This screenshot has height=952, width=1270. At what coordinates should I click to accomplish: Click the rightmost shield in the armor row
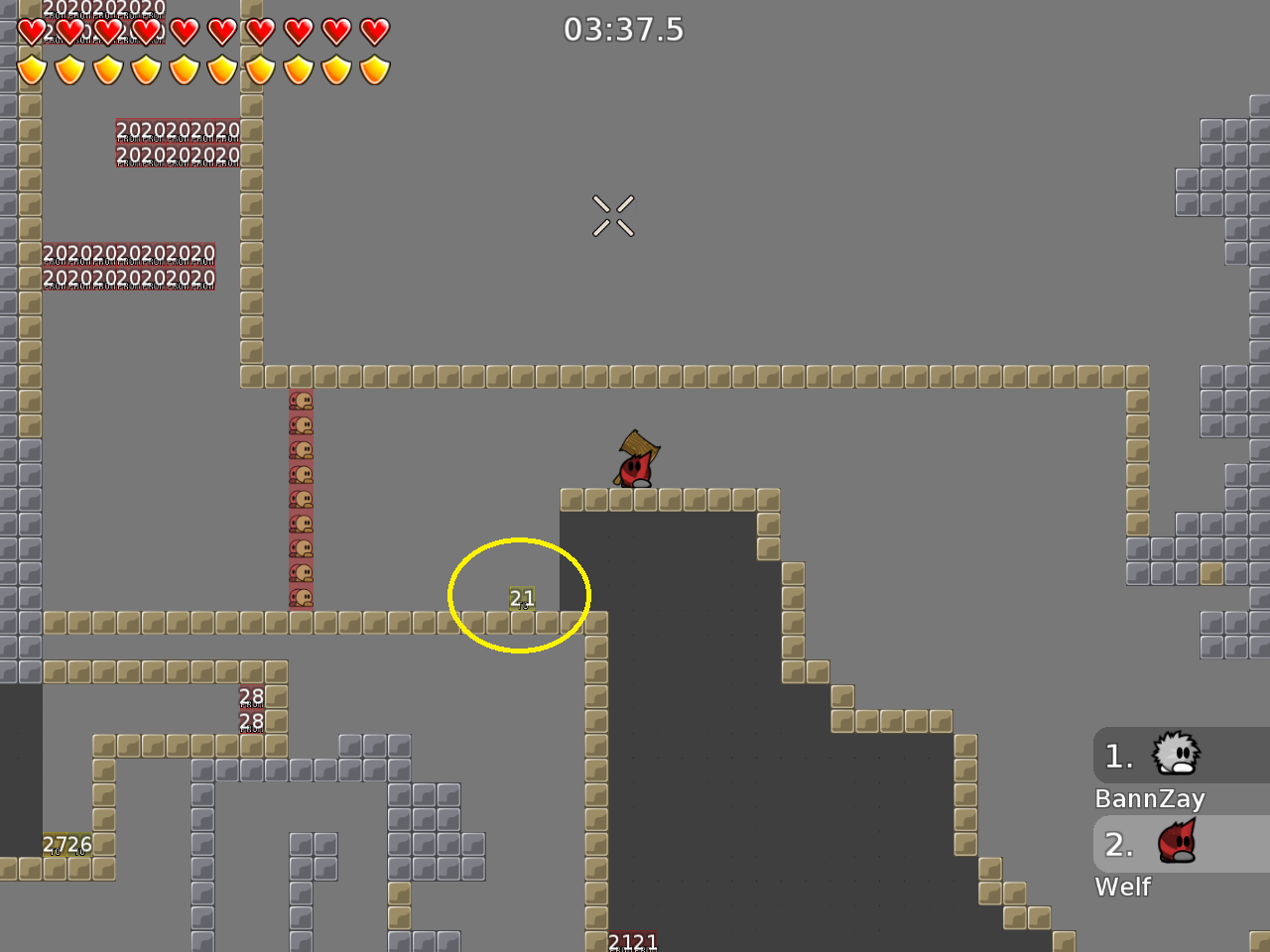(374, 70)
